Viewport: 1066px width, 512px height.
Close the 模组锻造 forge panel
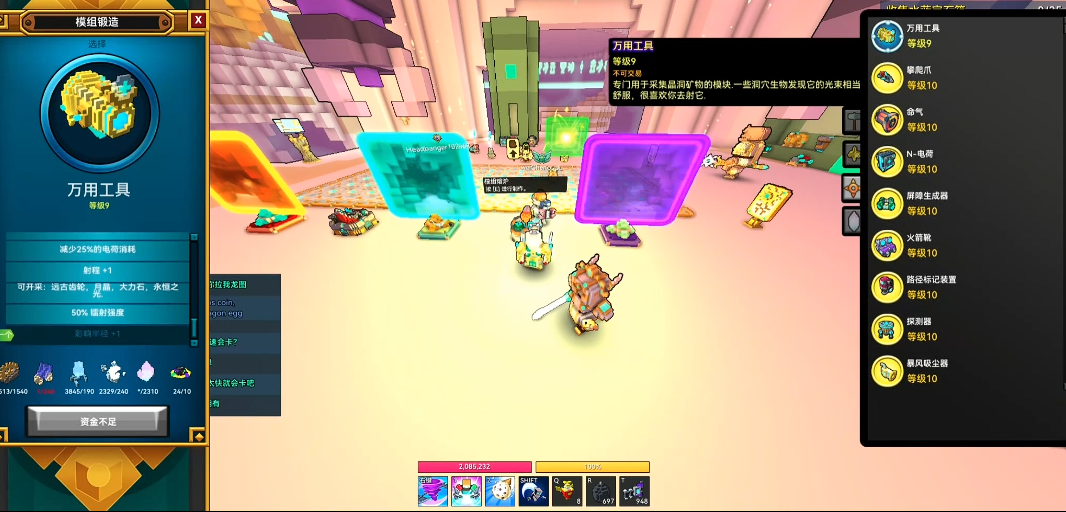coord(198,20)
